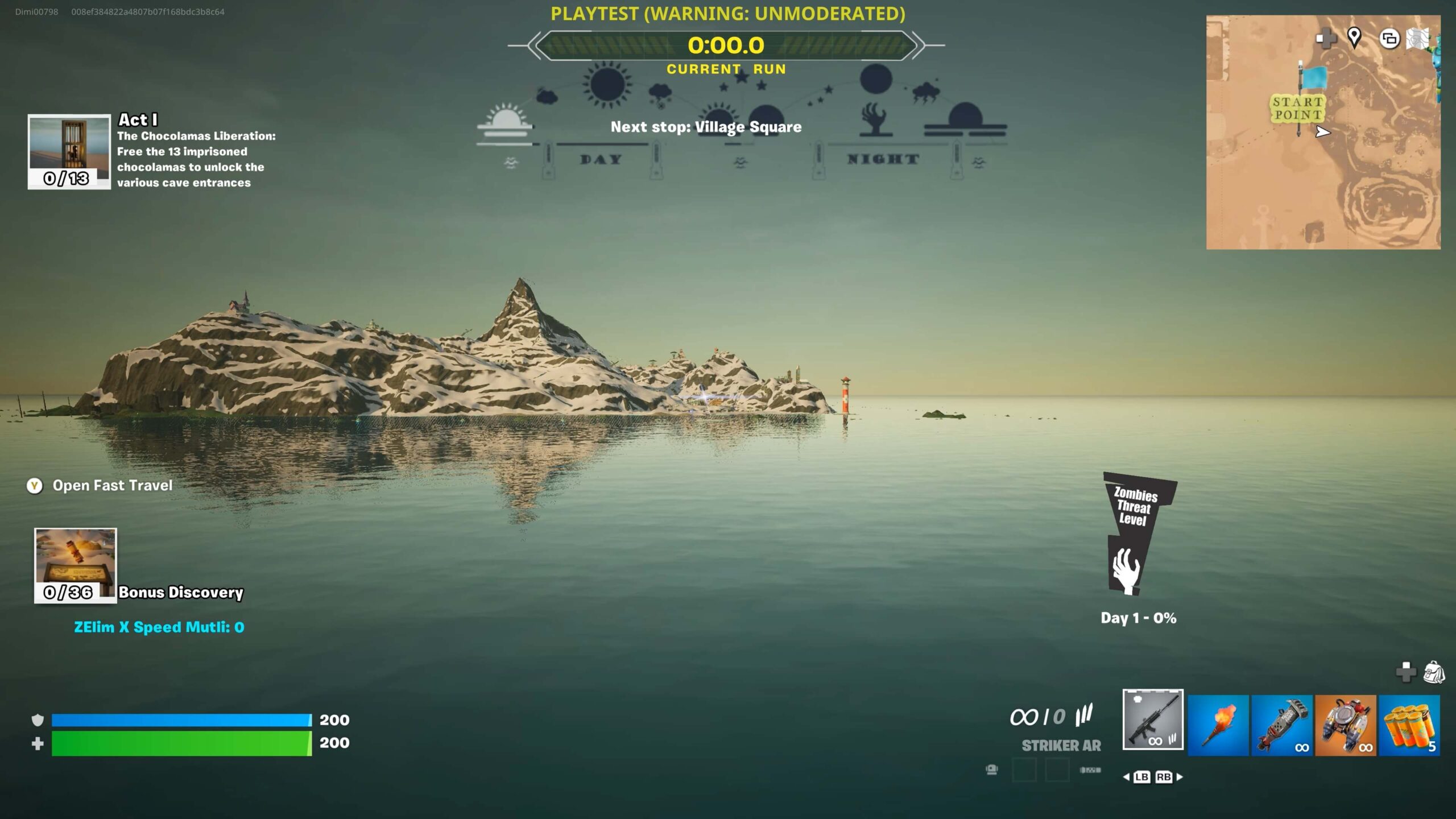Click the map pin marker icon

(x=1354, y=38)
